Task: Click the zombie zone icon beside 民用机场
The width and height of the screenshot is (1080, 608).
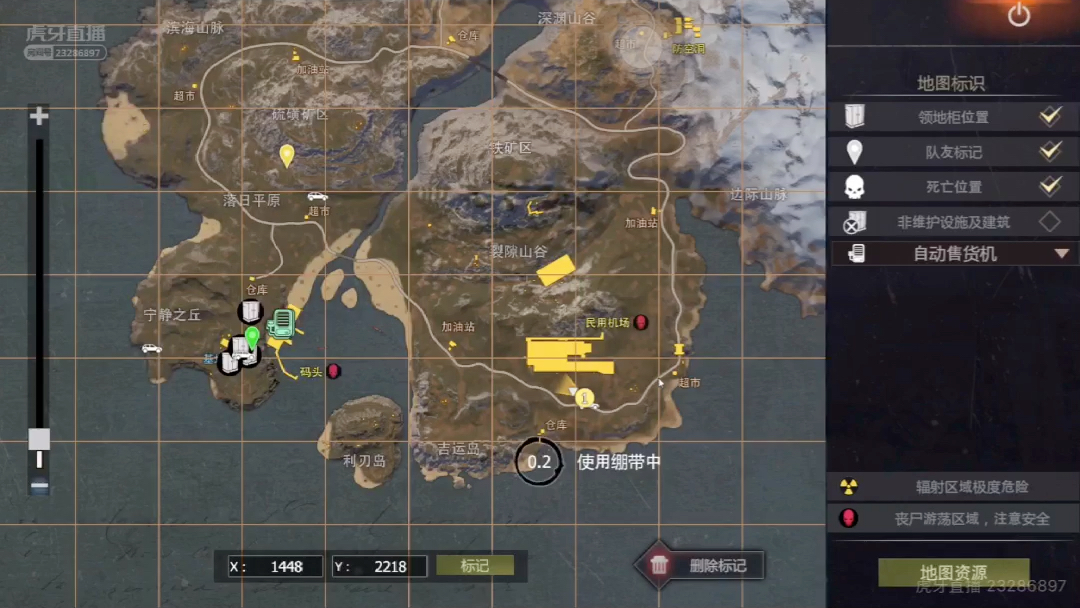Action: pos(641,322)
